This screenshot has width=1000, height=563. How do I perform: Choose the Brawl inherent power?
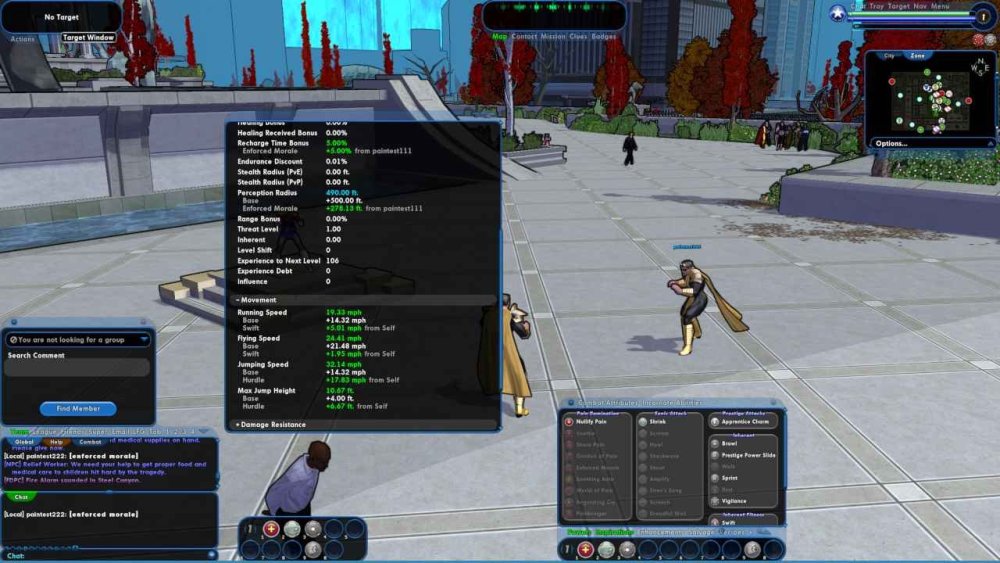[x=729, y=443]
